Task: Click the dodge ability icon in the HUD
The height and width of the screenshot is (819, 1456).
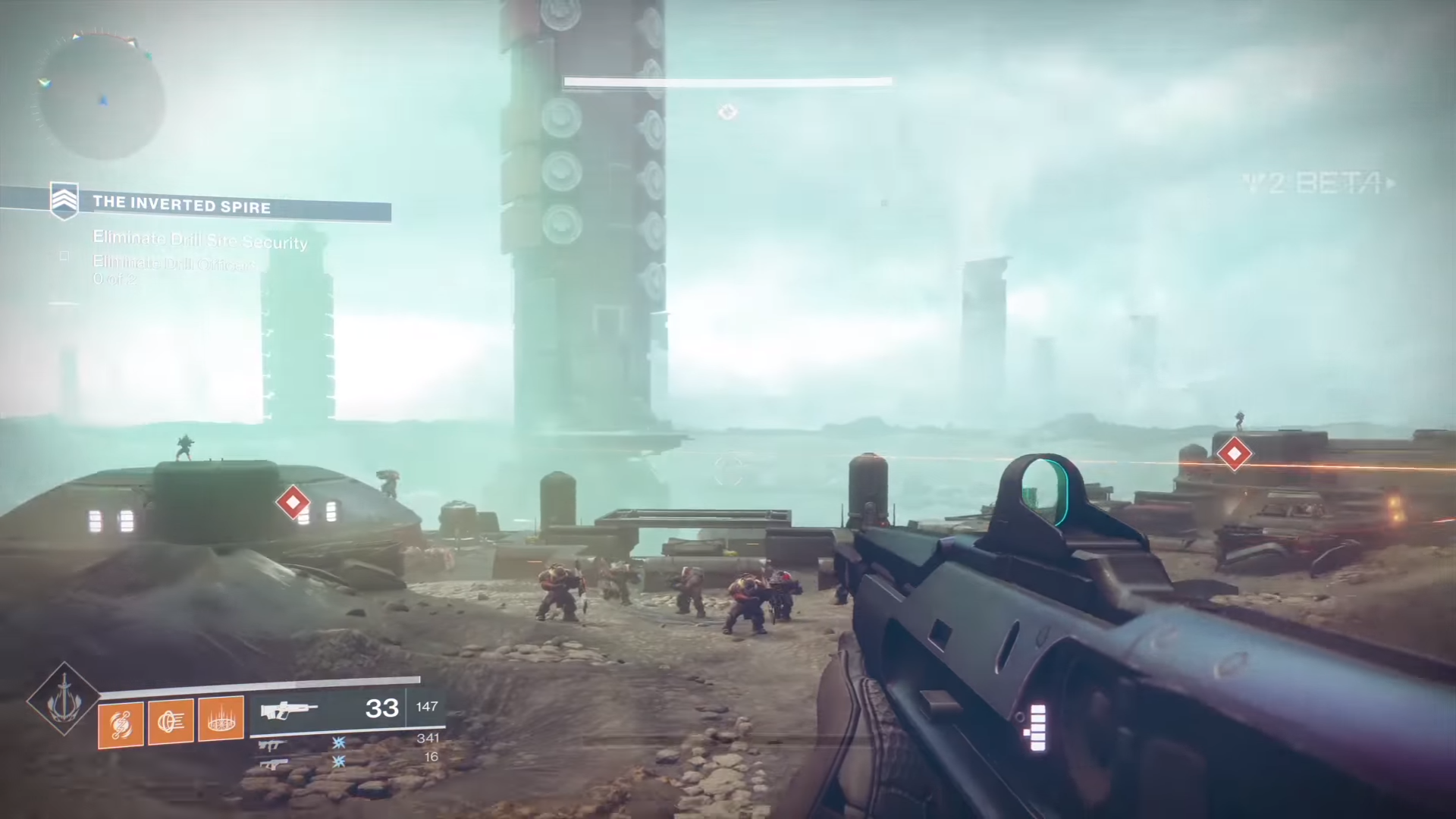Action: (170, 720)
